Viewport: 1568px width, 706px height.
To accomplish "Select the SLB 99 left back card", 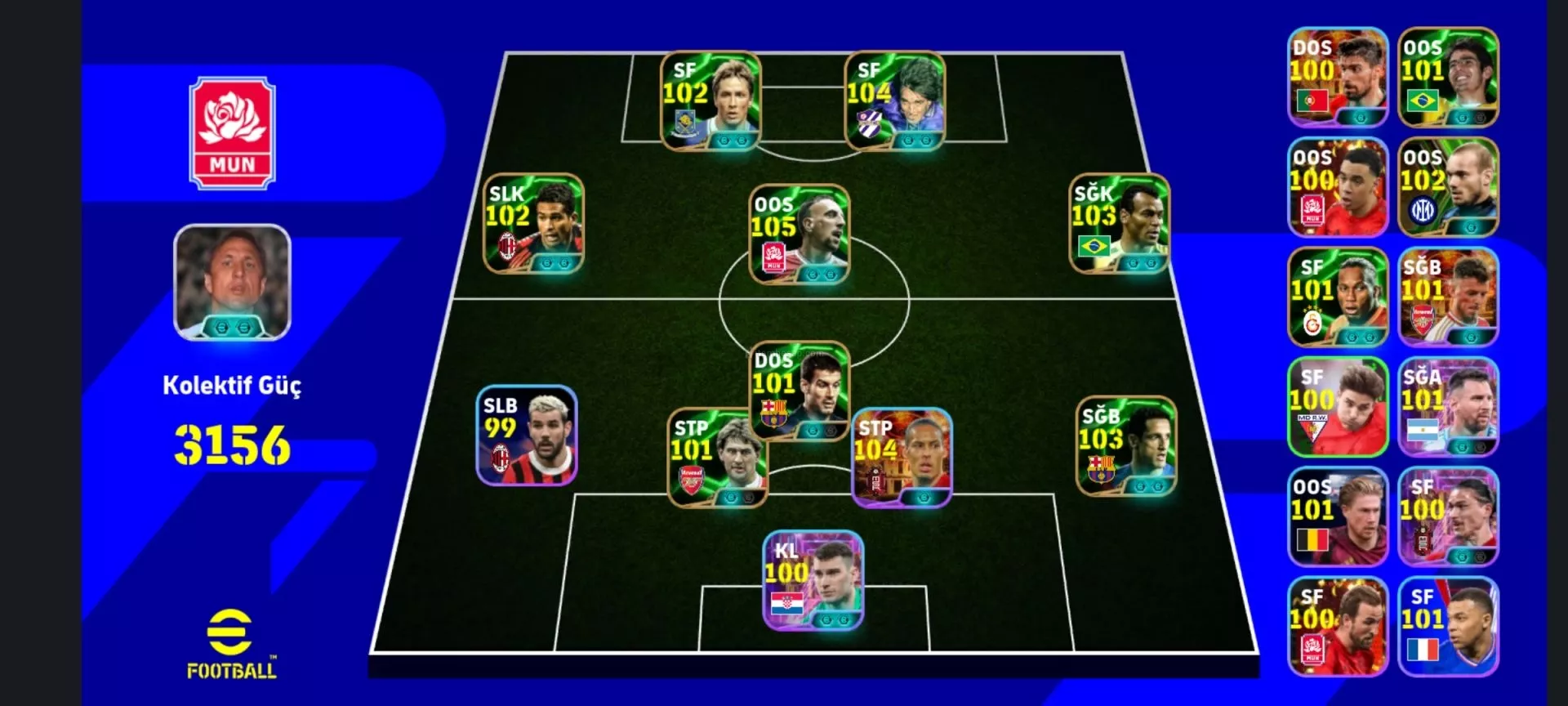I will [x=527, y=436].
